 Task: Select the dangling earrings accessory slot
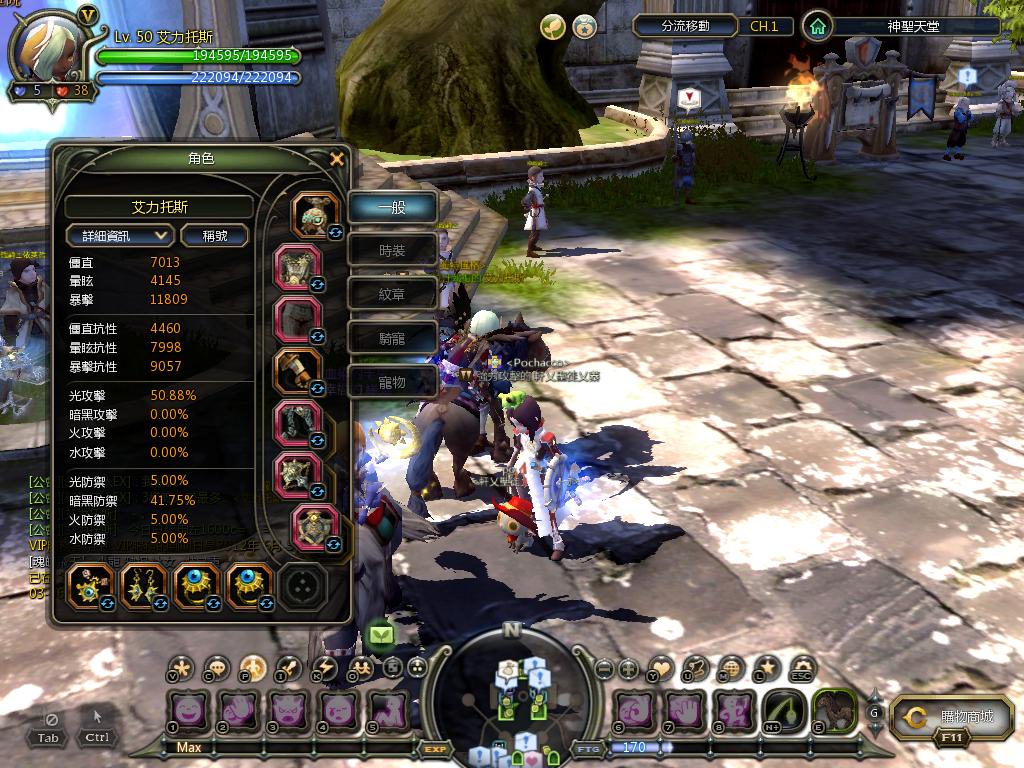coord(143,586)
